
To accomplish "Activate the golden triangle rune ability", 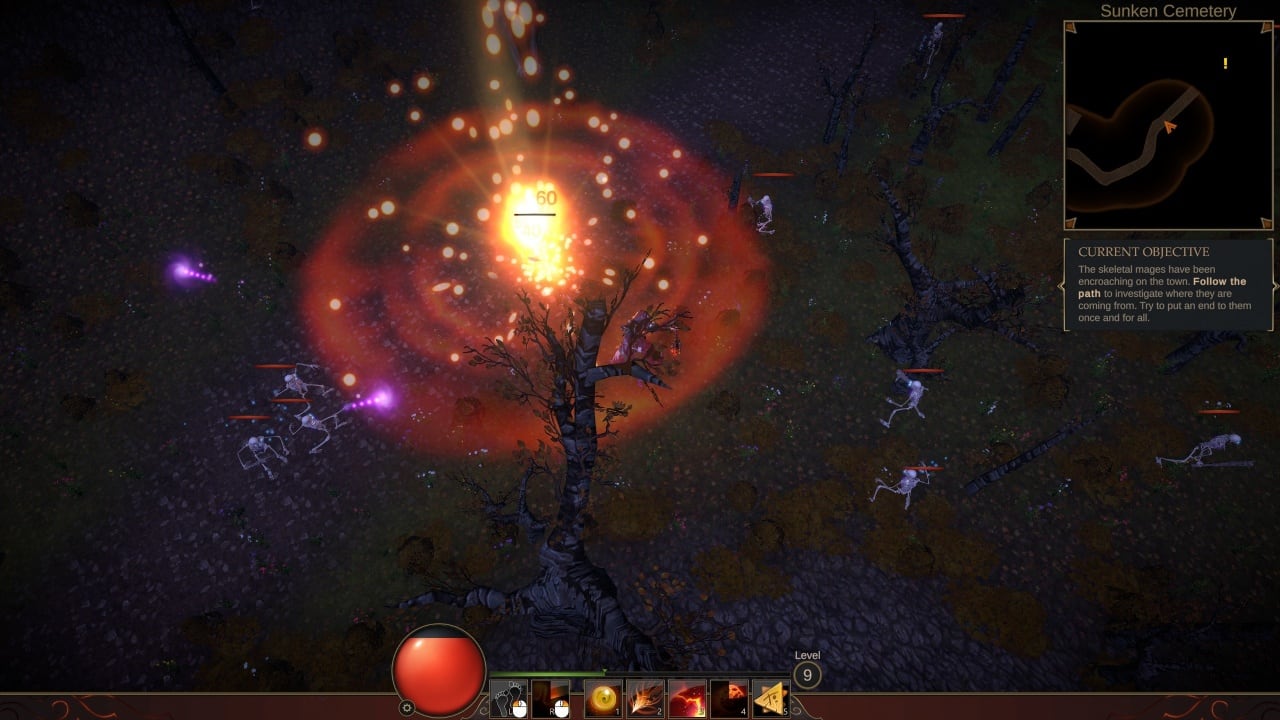I will [770, 698].
